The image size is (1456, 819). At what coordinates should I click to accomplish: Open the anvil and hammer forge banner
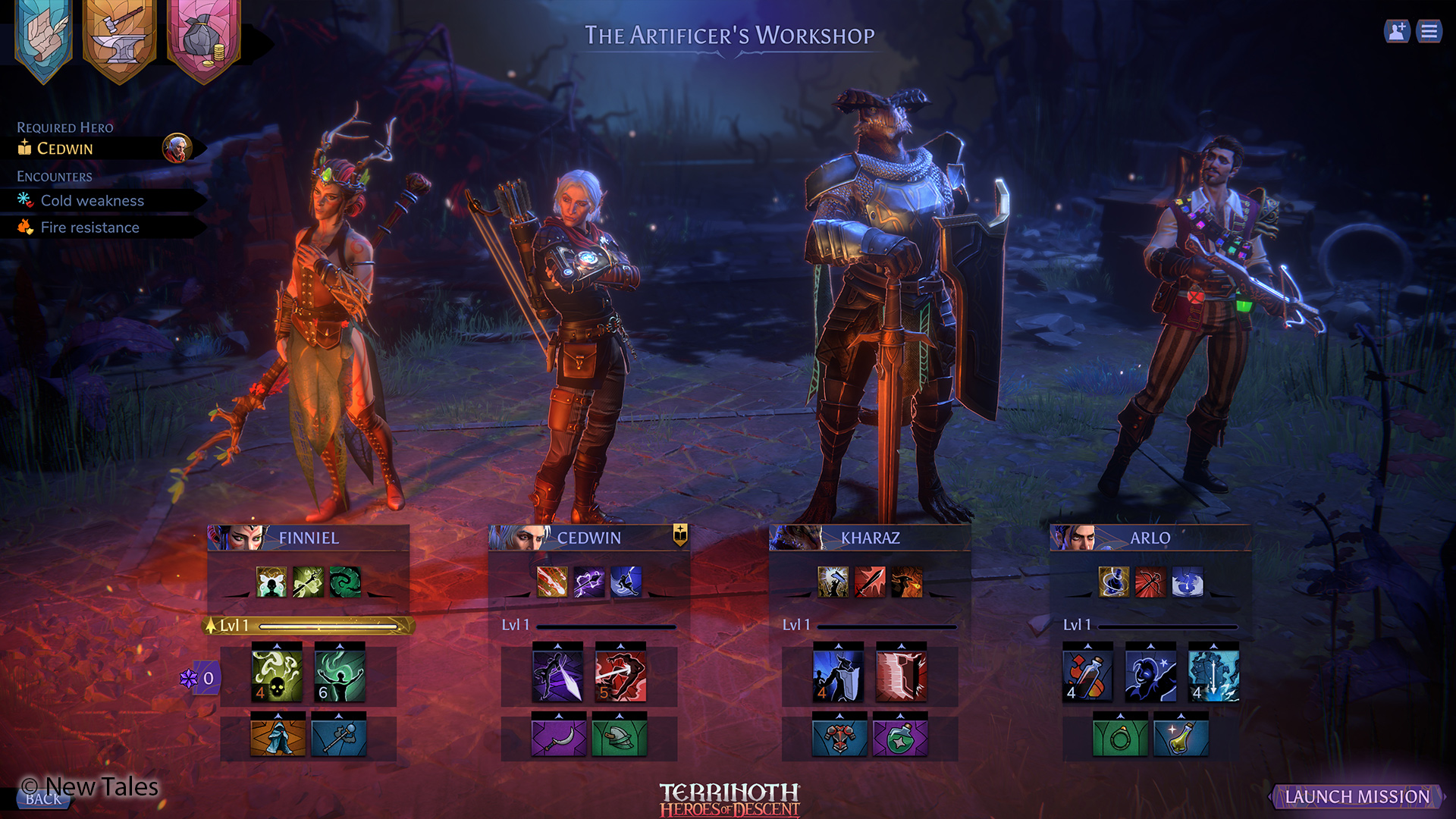(x=120, y=38)
